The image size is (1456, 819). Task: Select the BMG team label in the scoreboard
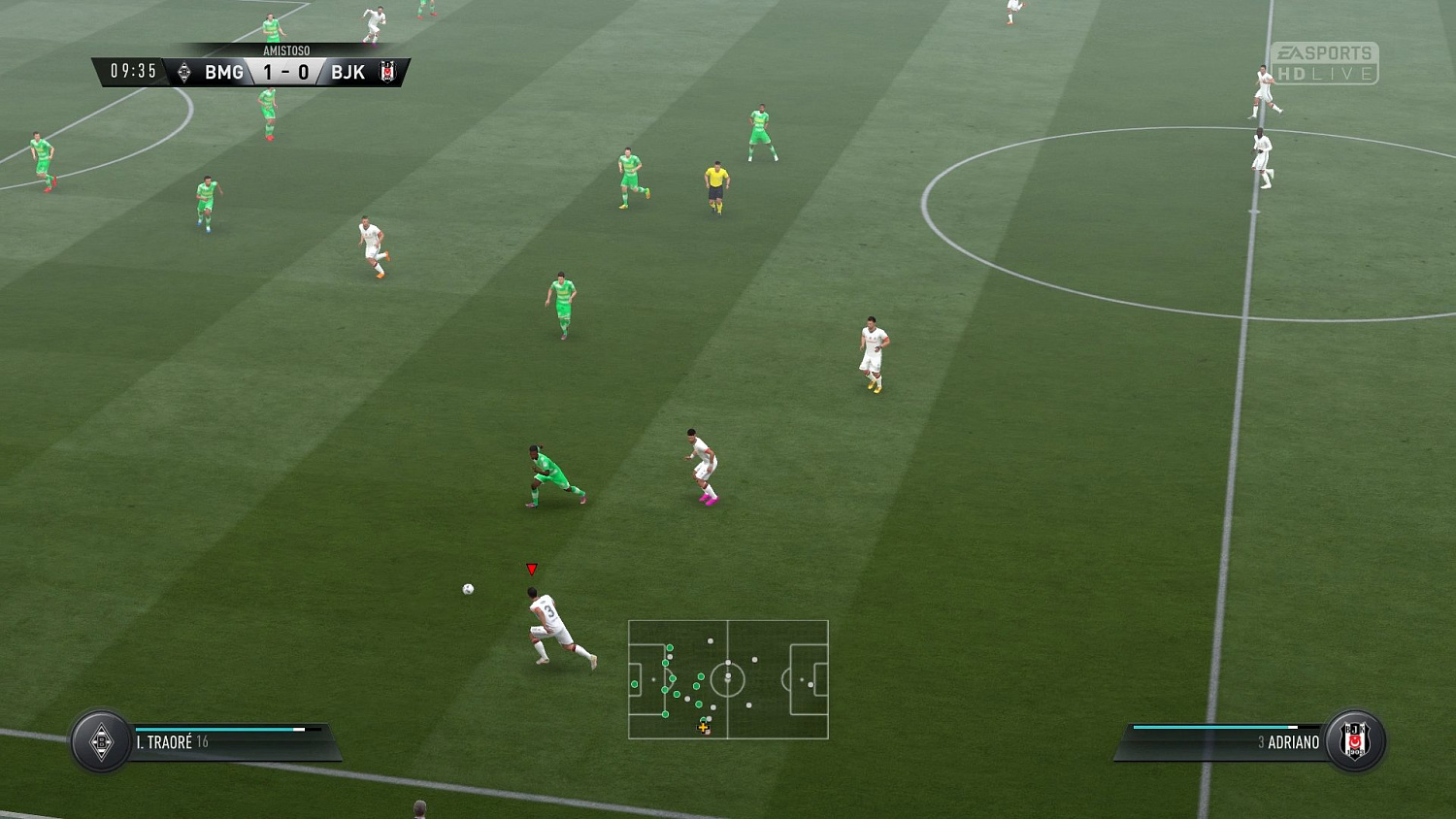pos(223,72)
